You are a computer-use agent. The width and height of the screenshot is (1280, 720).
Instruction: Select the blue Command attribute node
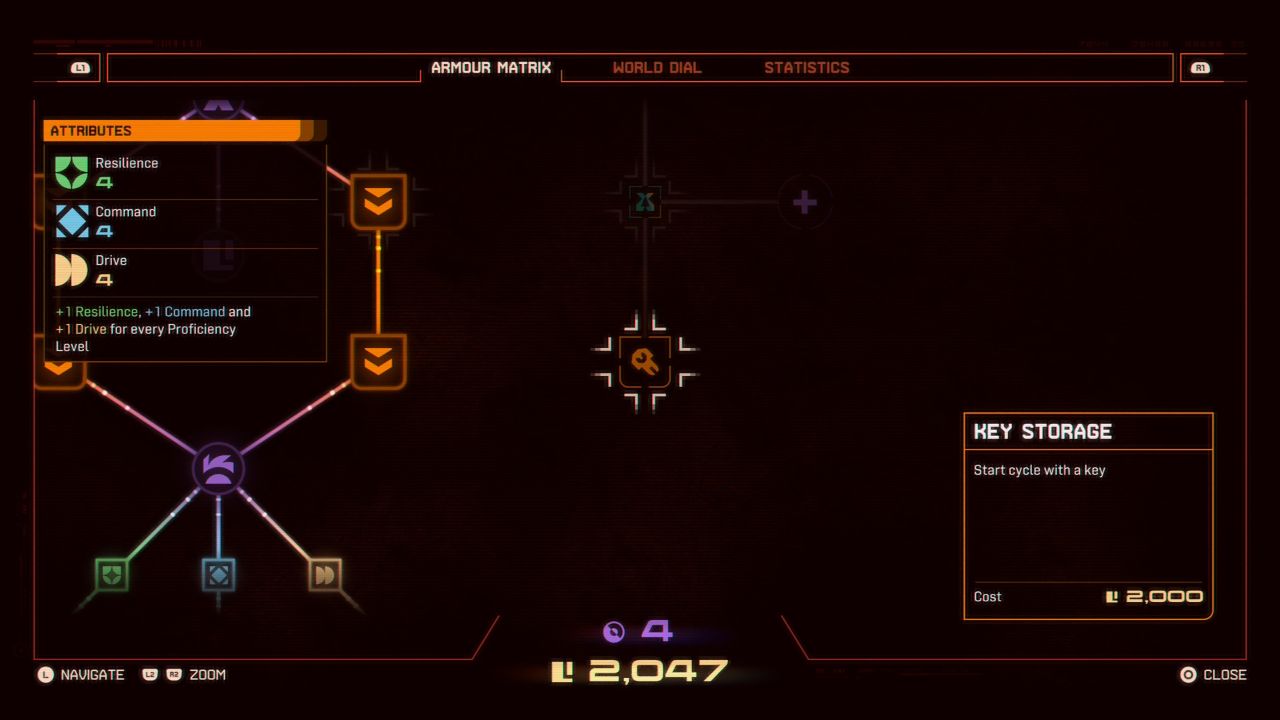coord(218,573)
